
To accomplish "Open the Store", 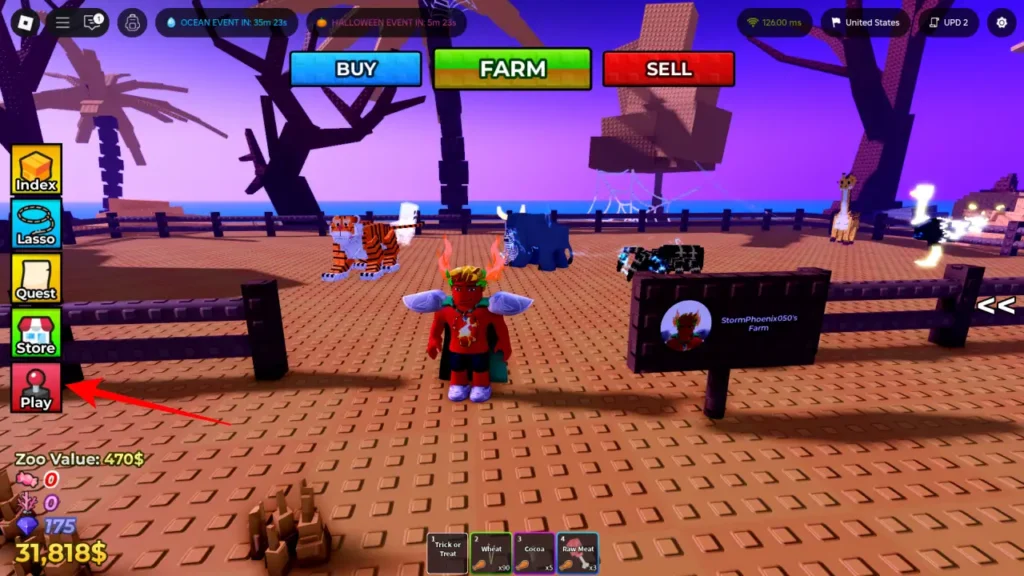I will click(x=37, y=333).
